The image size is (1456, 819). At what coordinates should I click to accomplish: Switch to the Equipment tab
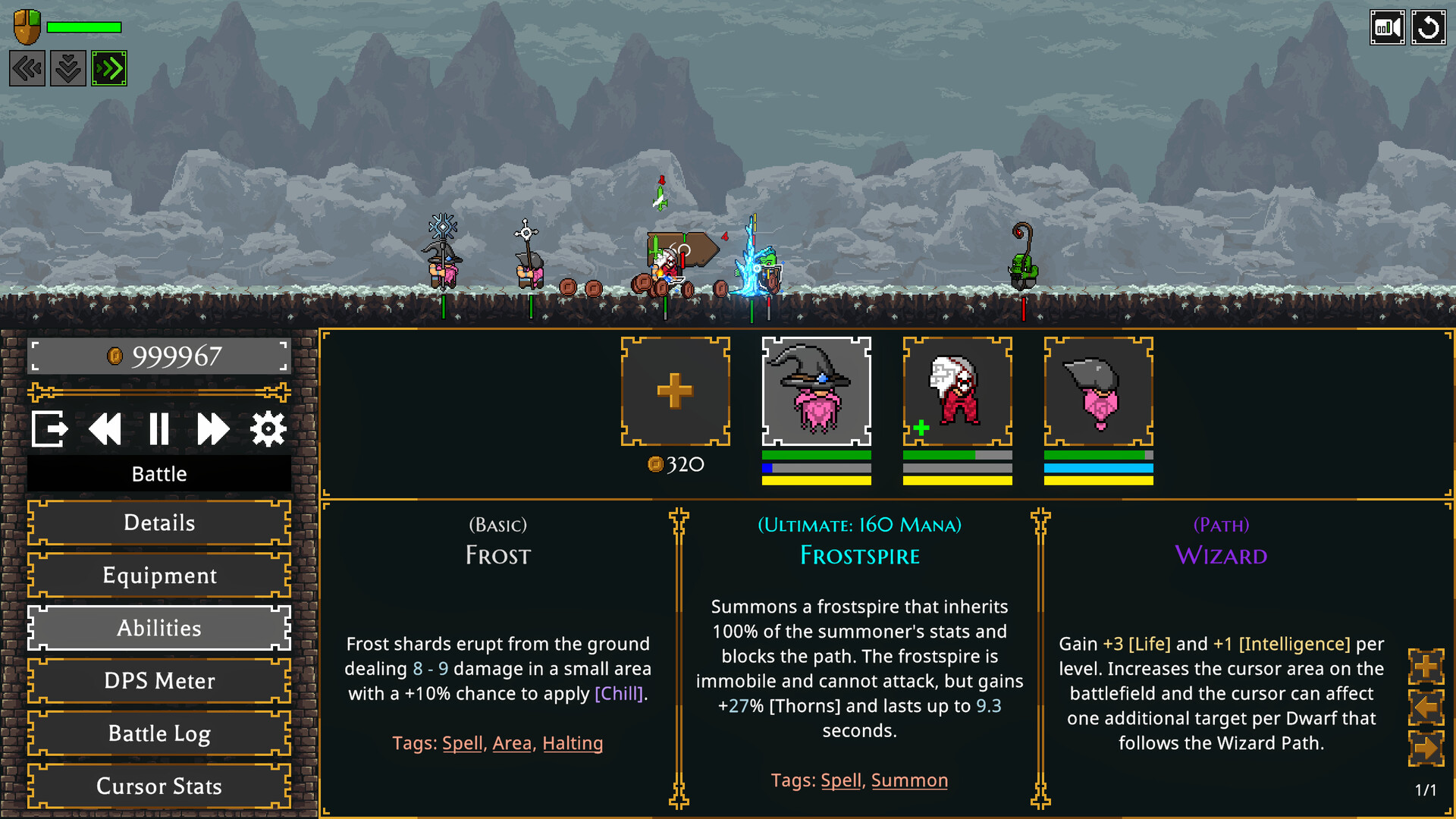point(158,576)
